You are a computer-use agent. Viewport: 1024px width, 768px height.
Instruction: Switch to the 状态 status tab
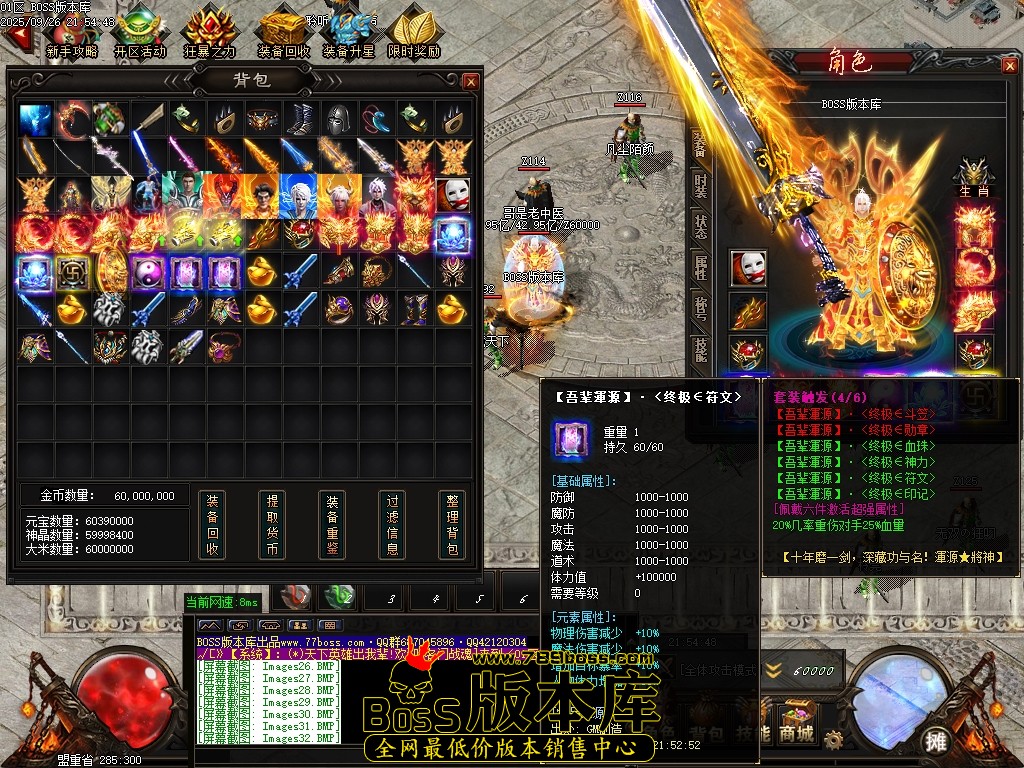click(700, 226)
